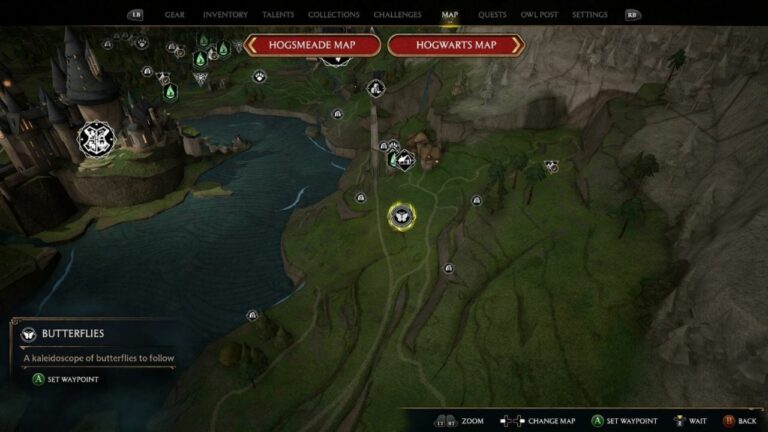Choose the Hogwarts Map button

[x=457, y=45]
